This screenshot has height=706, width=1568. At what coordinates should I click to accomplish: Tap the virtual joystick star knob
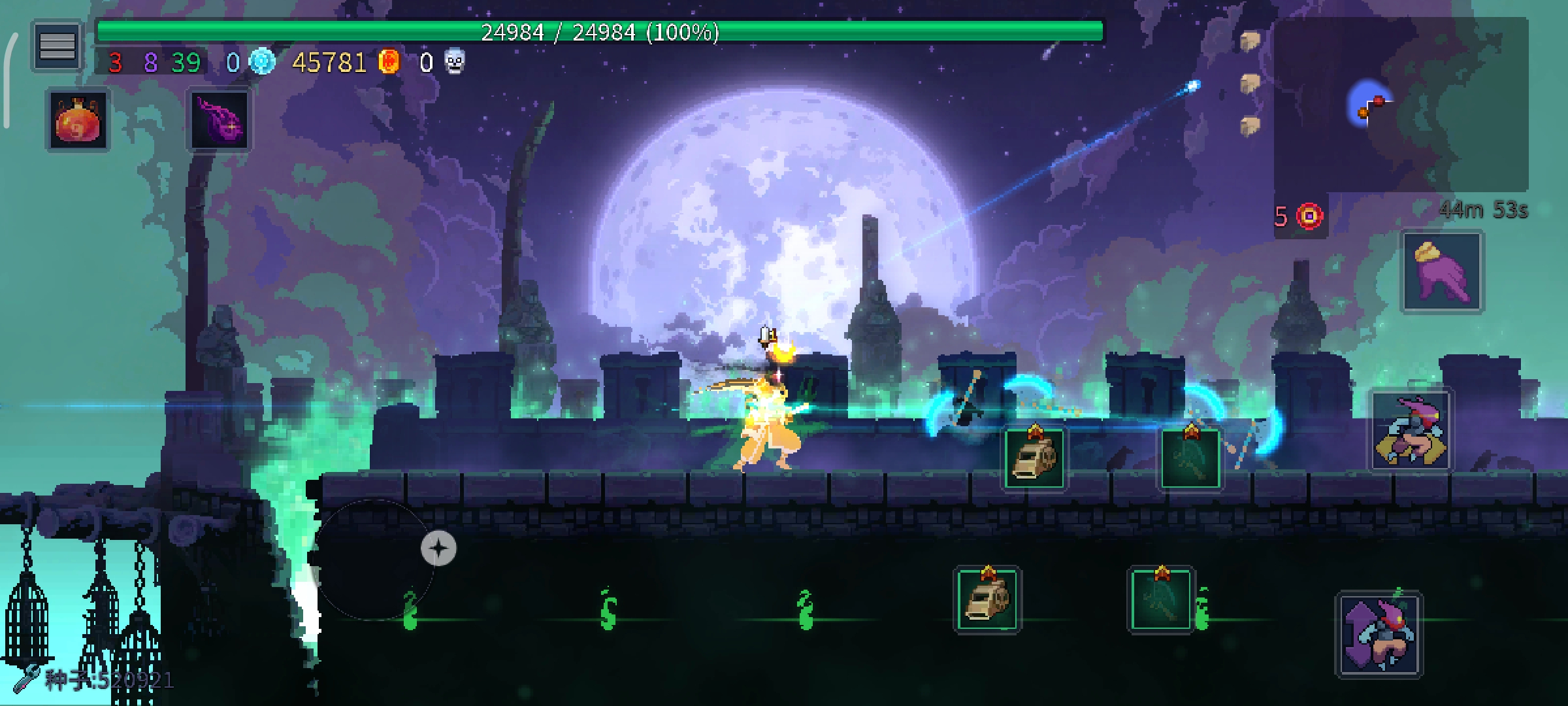438,548
